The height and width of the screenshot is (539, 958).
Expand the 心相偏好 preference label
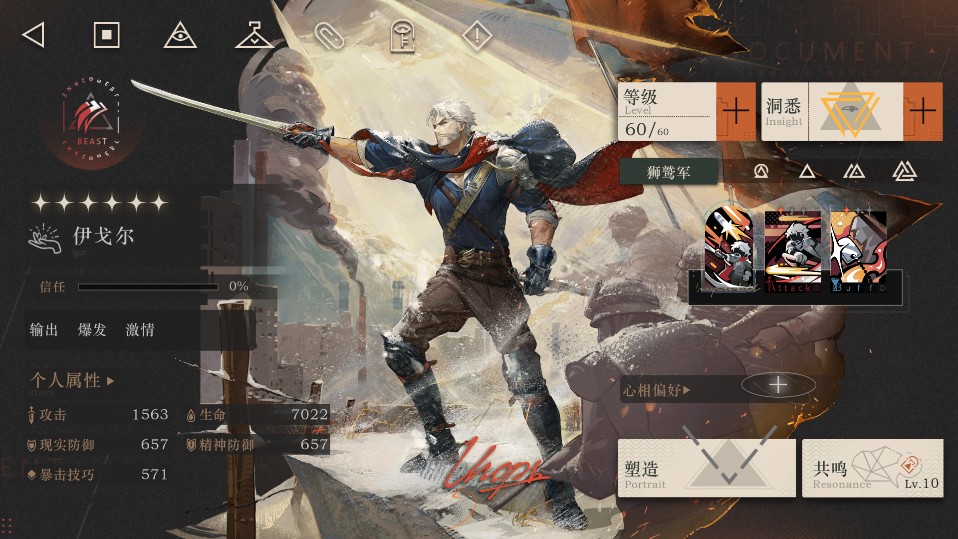[656, 389]
